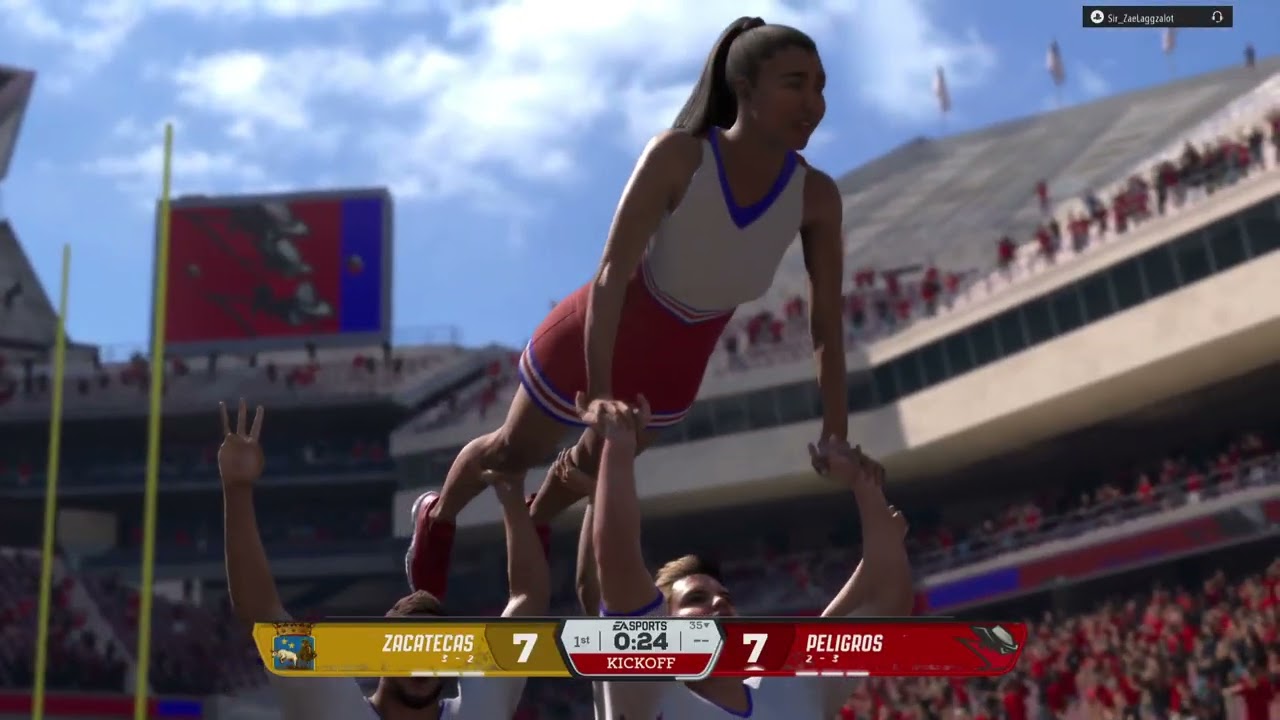Click the headset icon beside the gamertag
Viewport: 1280px width, 720px height.
(x=1217, y=17)
